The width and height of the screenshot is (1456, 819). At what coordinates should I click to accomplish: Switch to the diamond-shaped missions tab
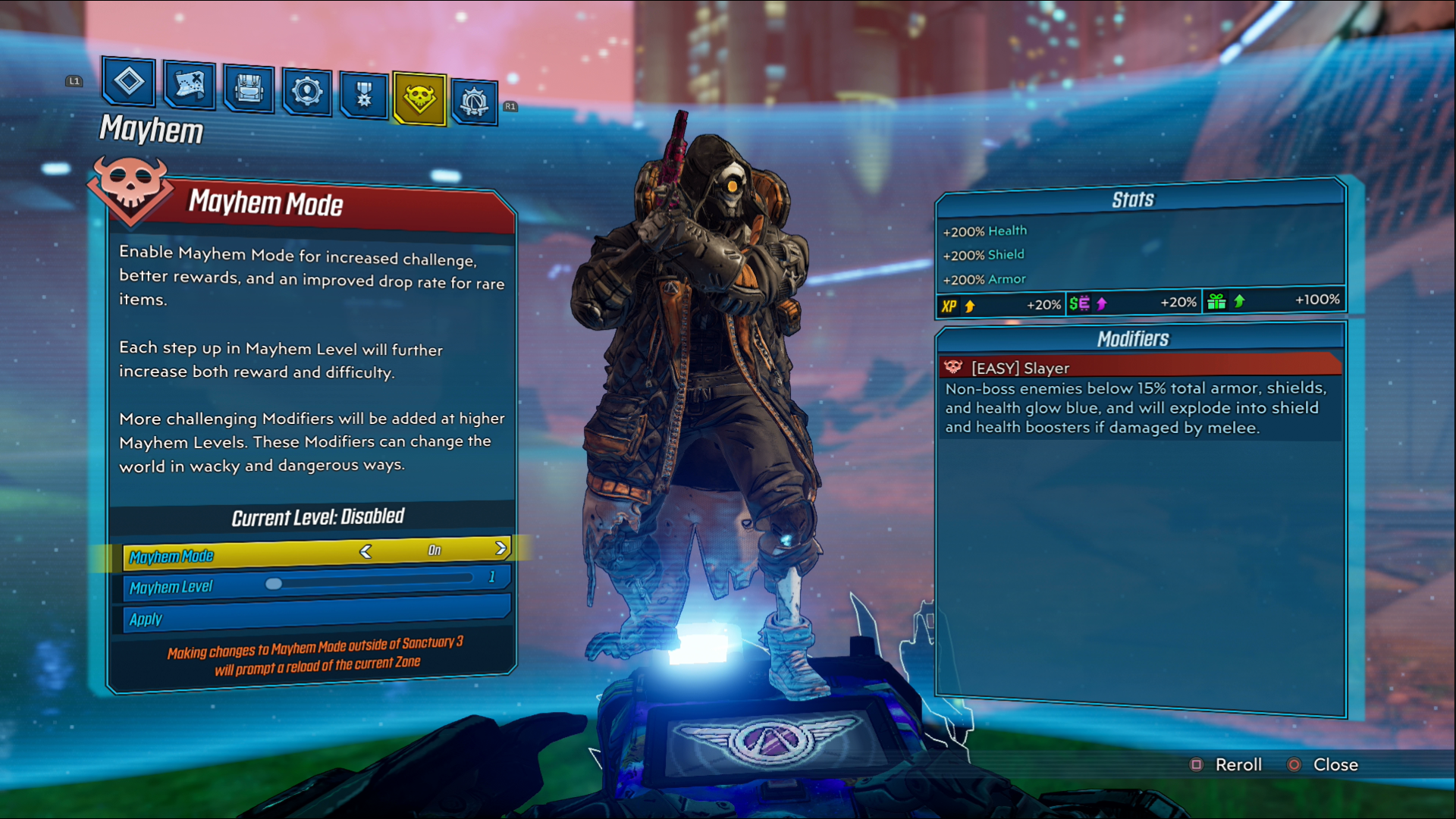point(129,82)
